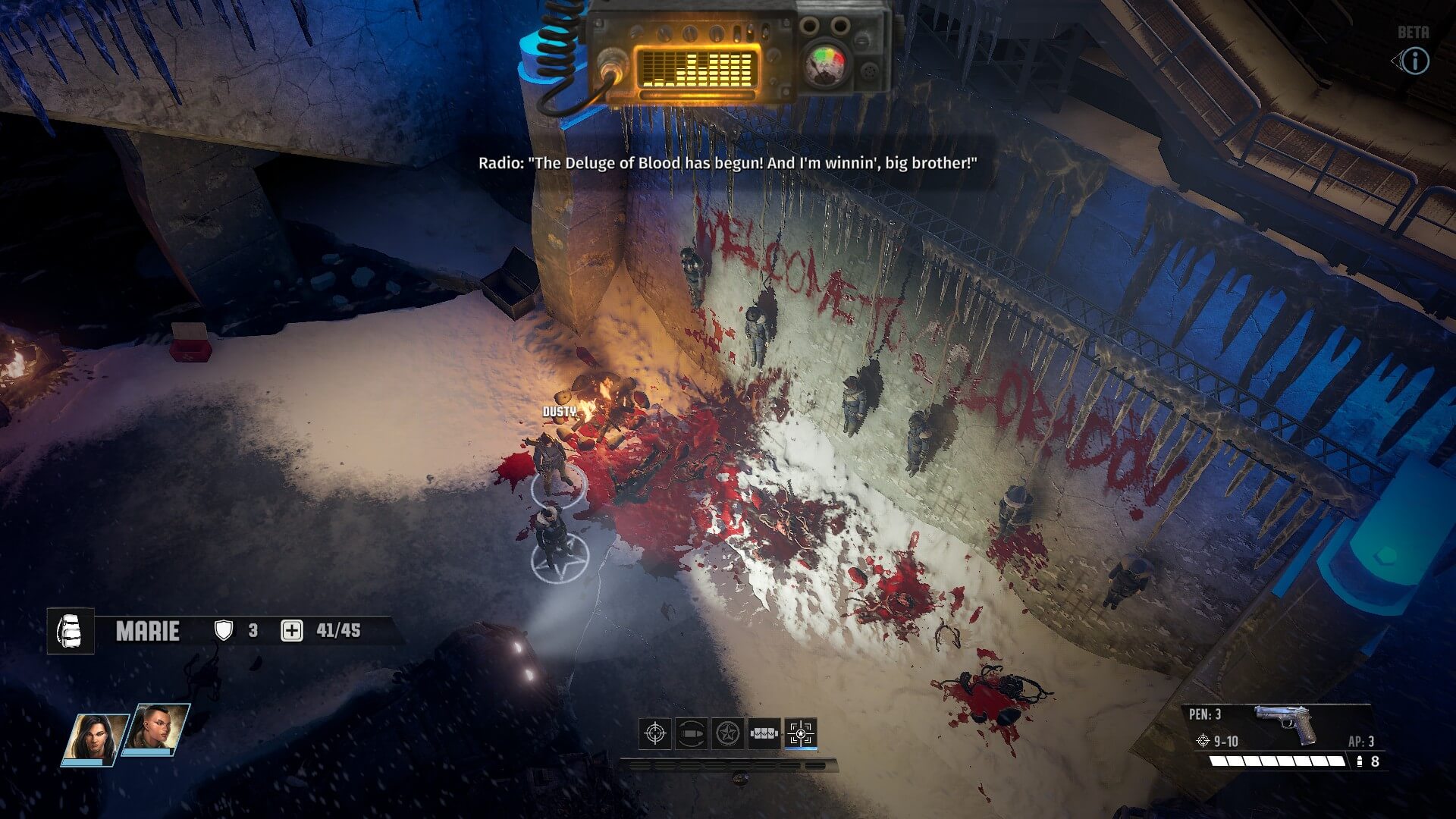Activate the star-reticle targeting ability
This screenshot has height=819, width=1456.
pyautogui.click(x=801, y=733)
